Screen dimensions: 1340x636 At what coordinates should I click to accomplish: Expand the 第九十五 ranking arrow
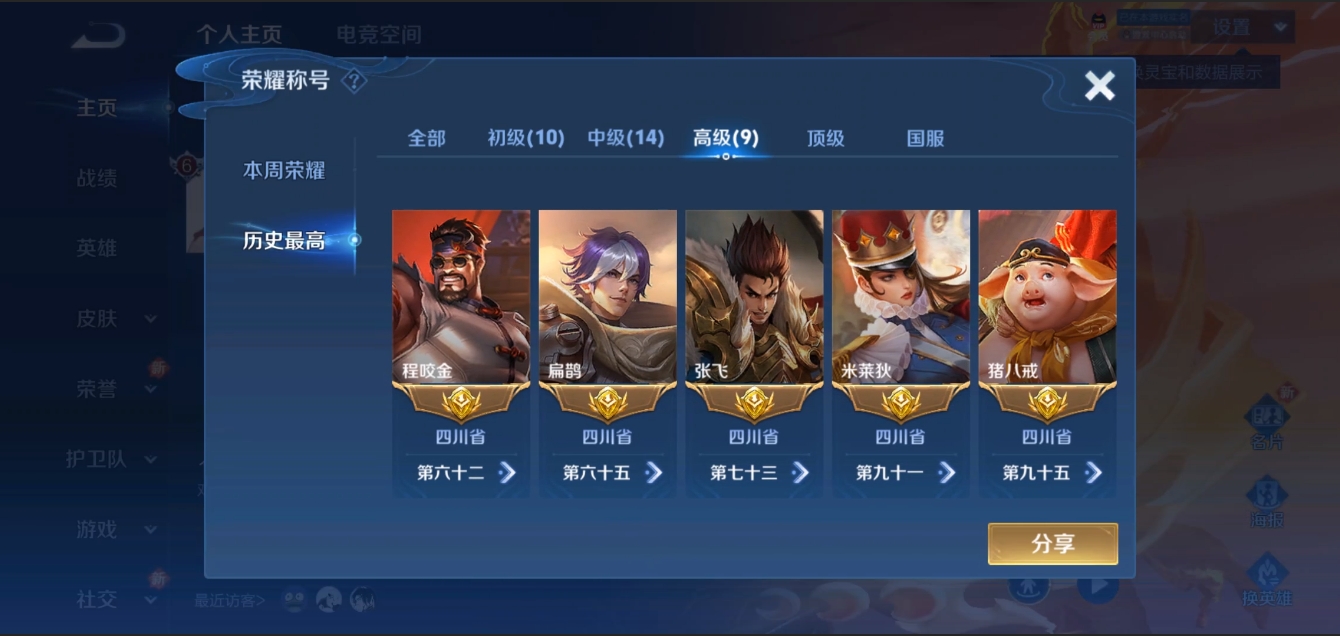tap(1093, 472)
